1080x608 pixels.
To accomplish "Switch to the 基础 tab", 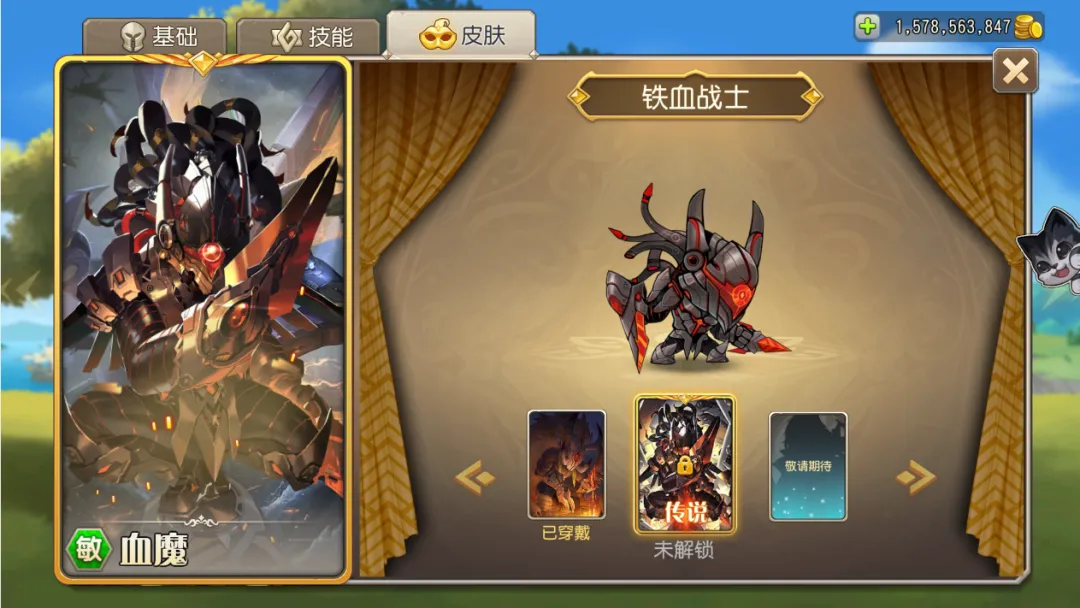I will pos(155,38).
